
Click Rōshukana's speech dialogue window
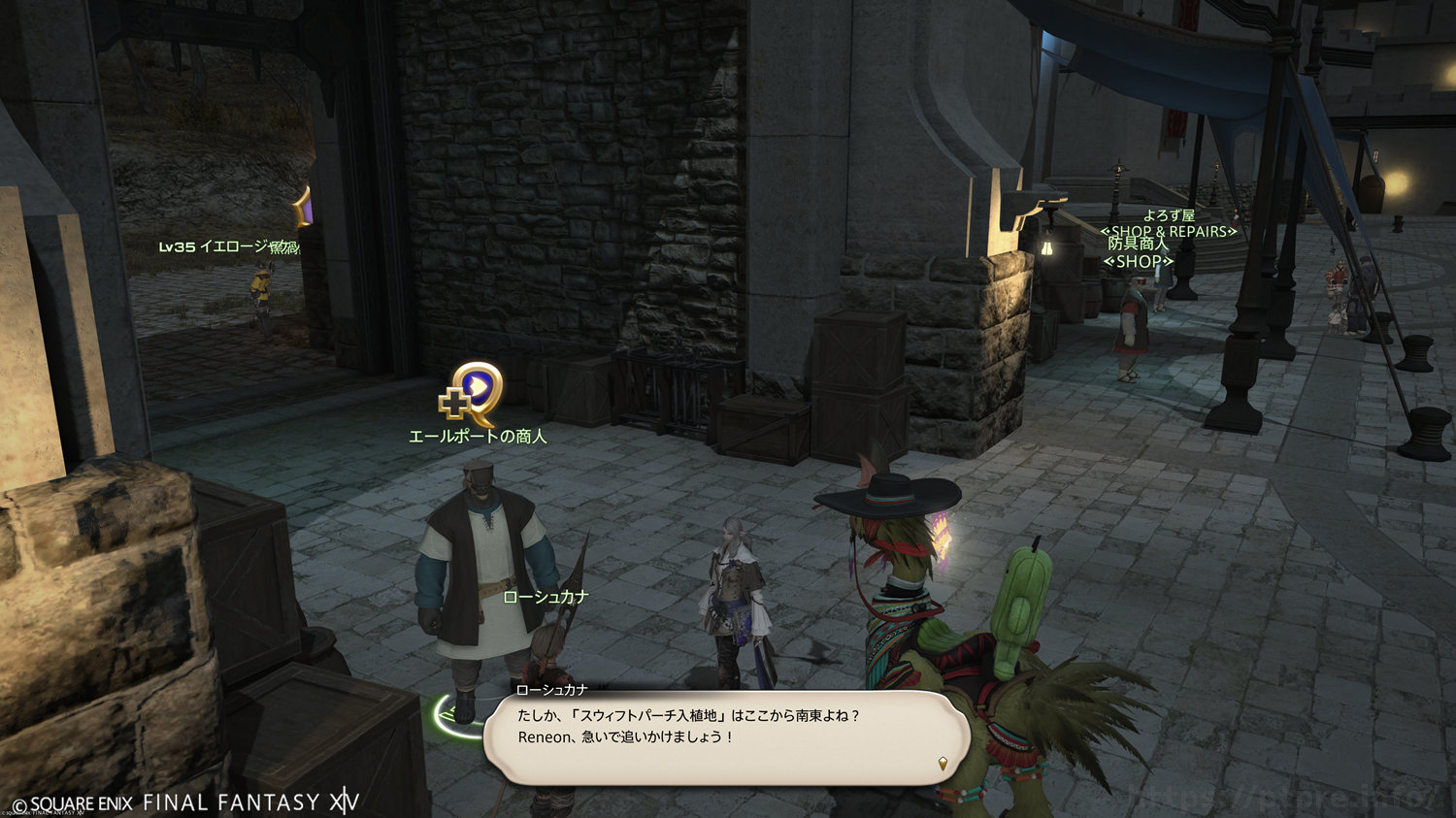pyautogui.click(x=726, y=736)
